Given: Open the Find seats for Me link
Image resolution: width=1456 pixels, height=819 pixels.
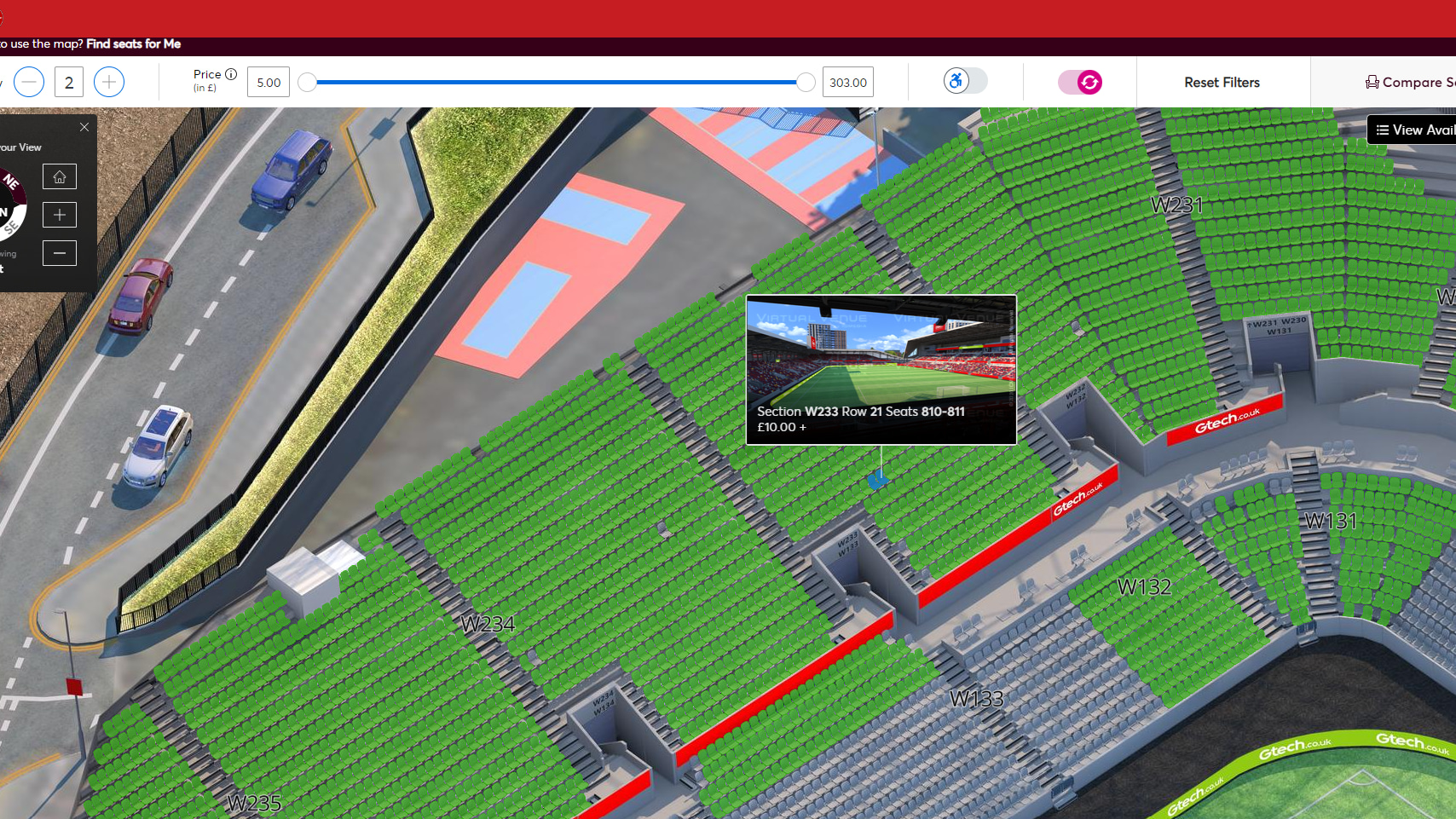Looking at the screenshot, I should [132, 43].
